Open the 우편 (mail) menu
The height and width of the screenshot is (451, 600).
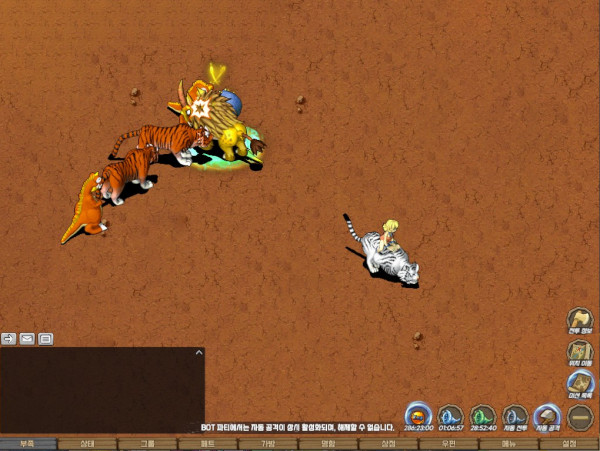[448, 443]
